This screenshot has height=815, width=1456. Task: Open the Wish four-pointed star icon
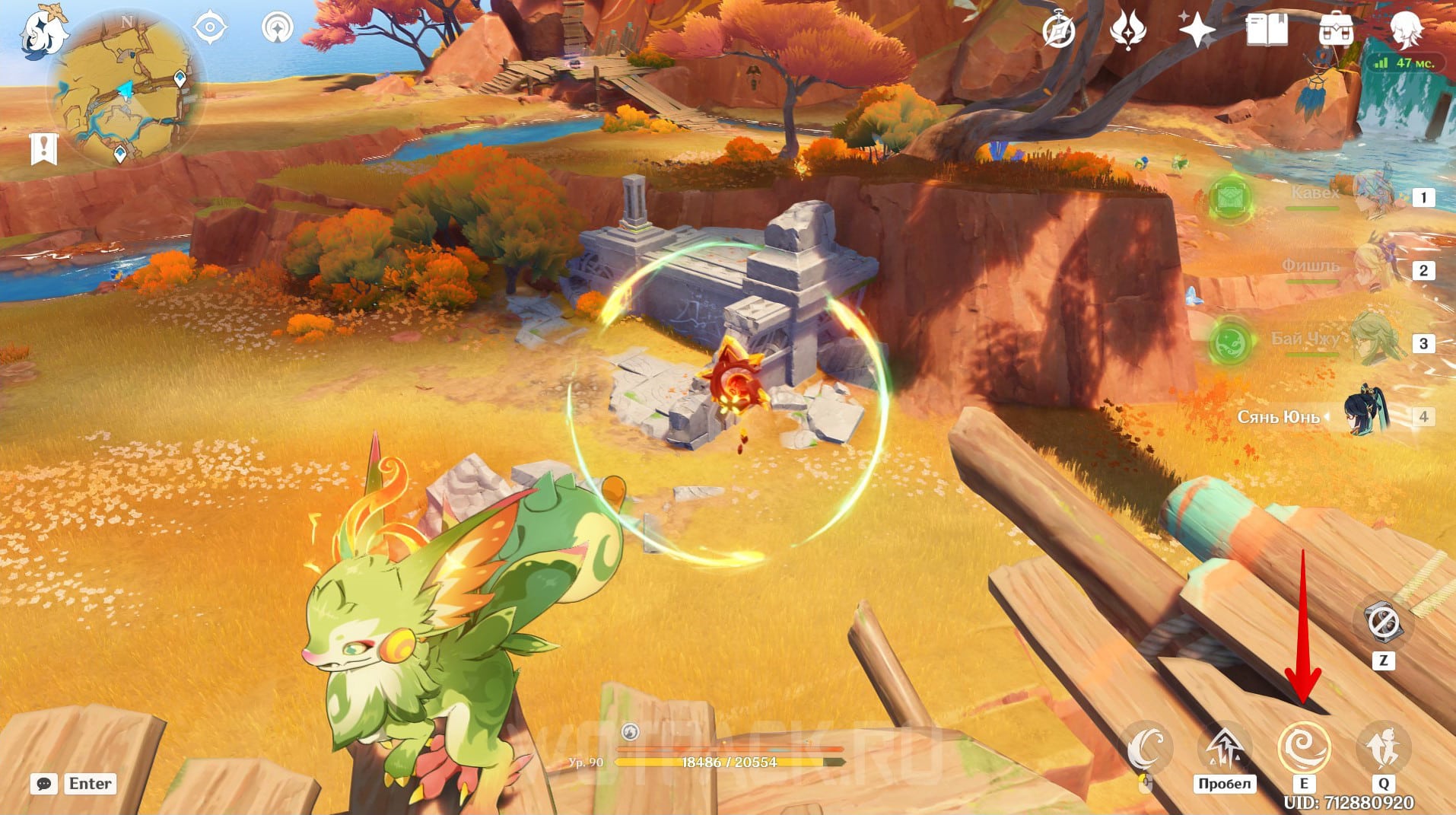click(x=1197, y=31)
